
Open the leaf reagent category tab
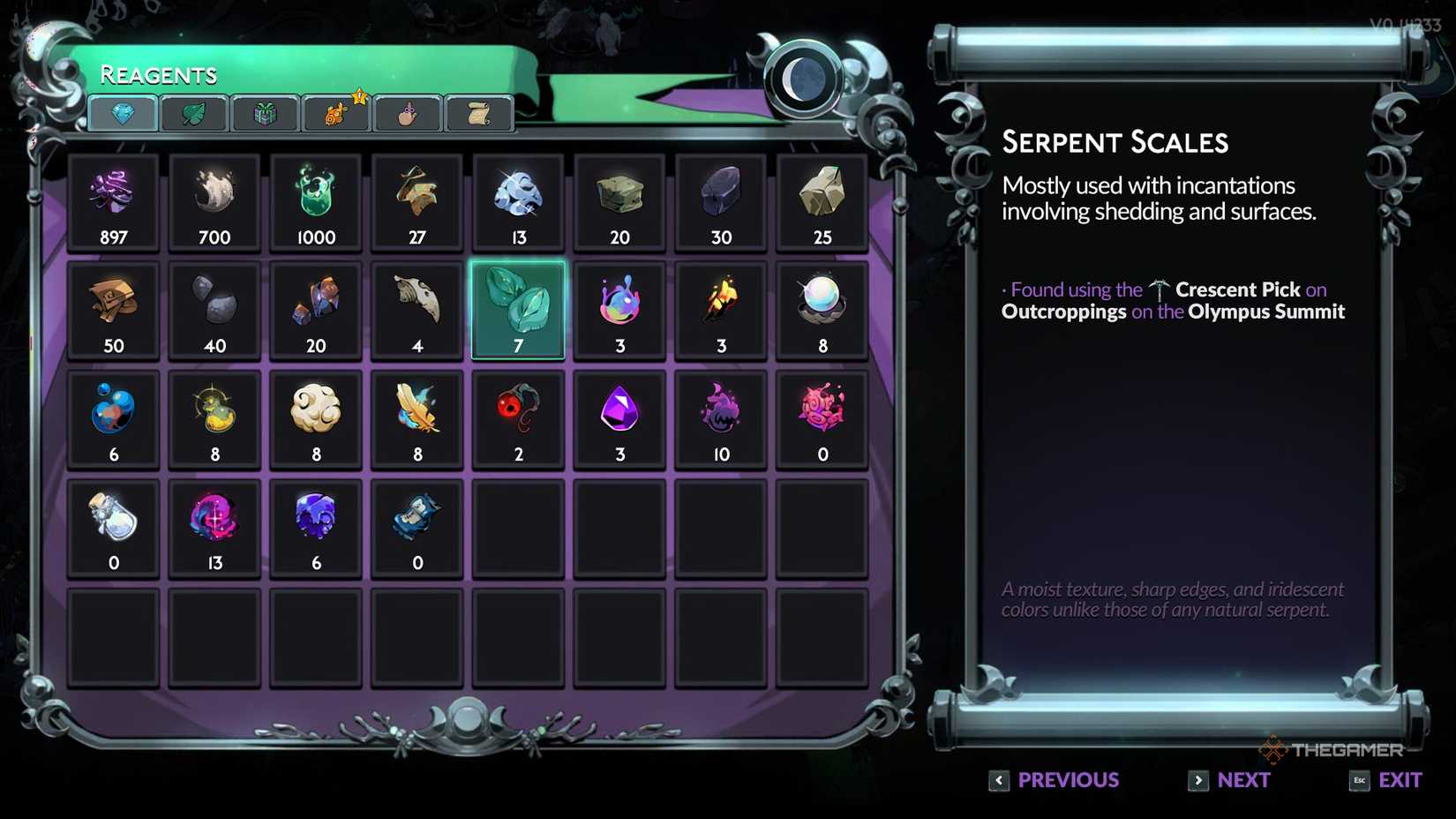194,113
